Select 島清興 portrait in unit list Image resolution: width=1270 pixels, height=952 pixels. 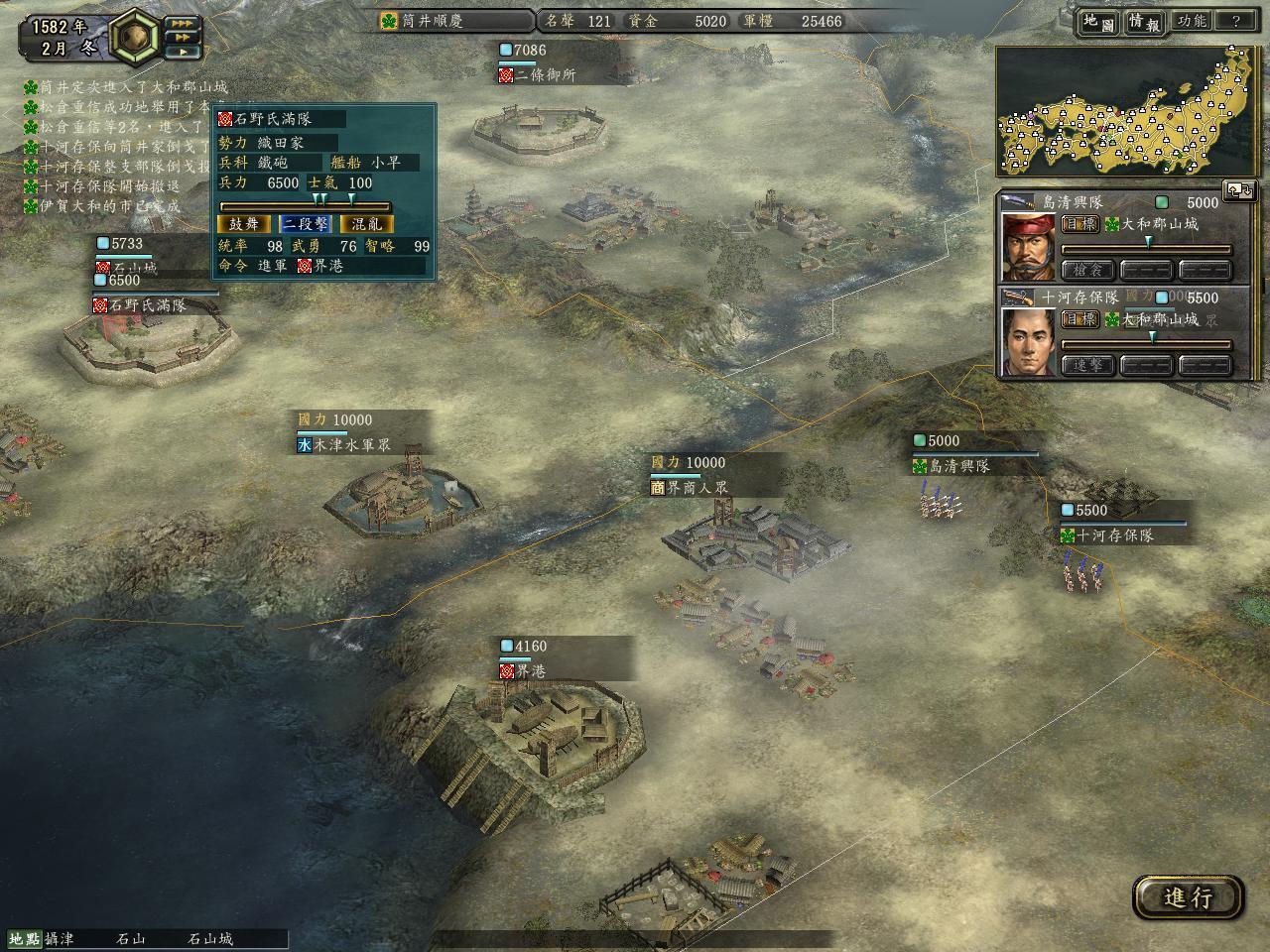1028,246
